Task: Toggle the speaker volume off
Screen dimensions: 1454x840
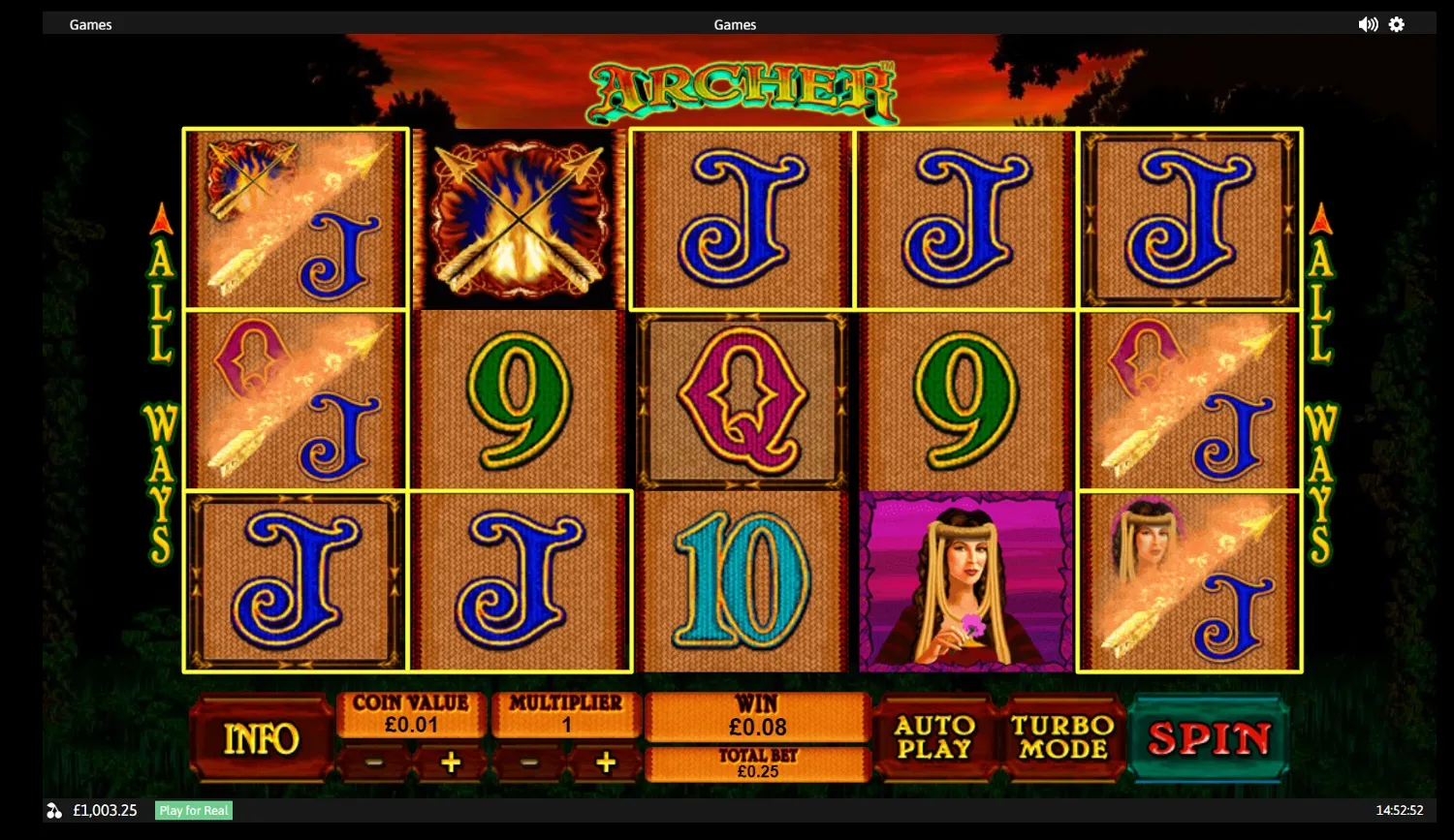Action: click(1368, 24)
